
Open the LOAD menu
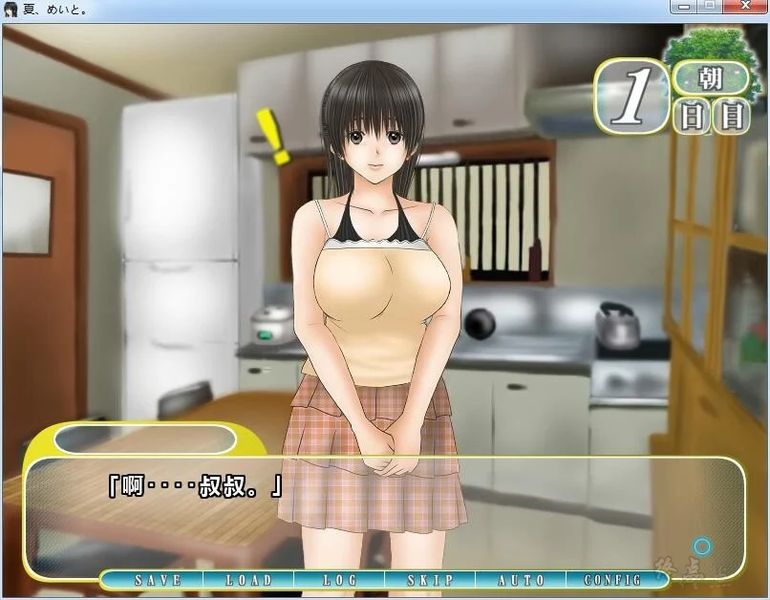click(248, 580)
